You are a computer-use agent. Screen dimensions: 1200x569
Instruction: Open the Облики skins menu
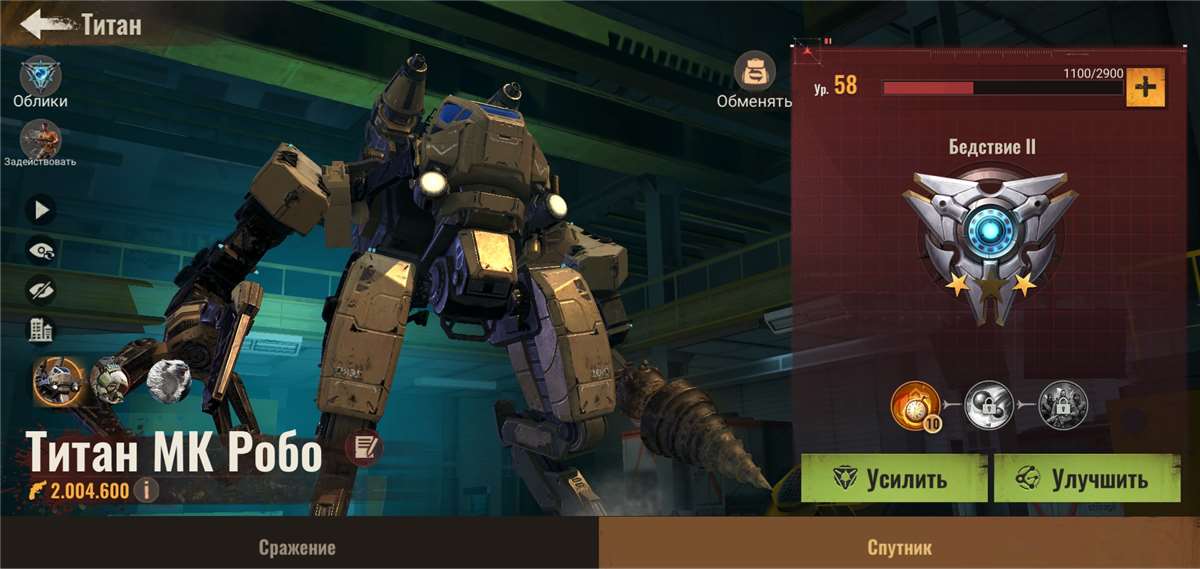point(40,76)
